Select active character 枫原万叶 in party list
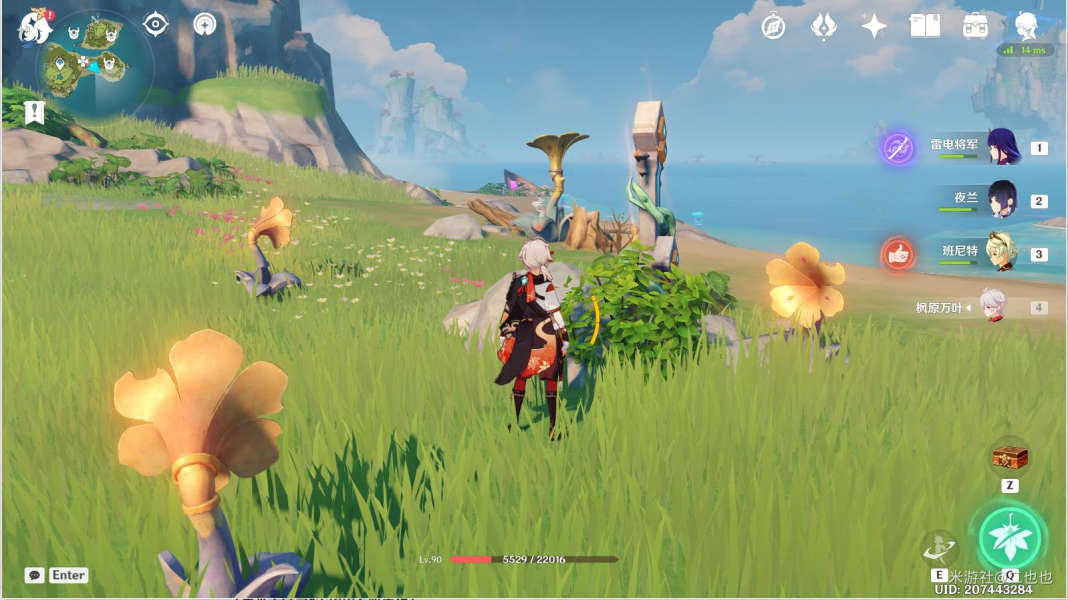This screenshot has height=600, width=1068. 991,307
